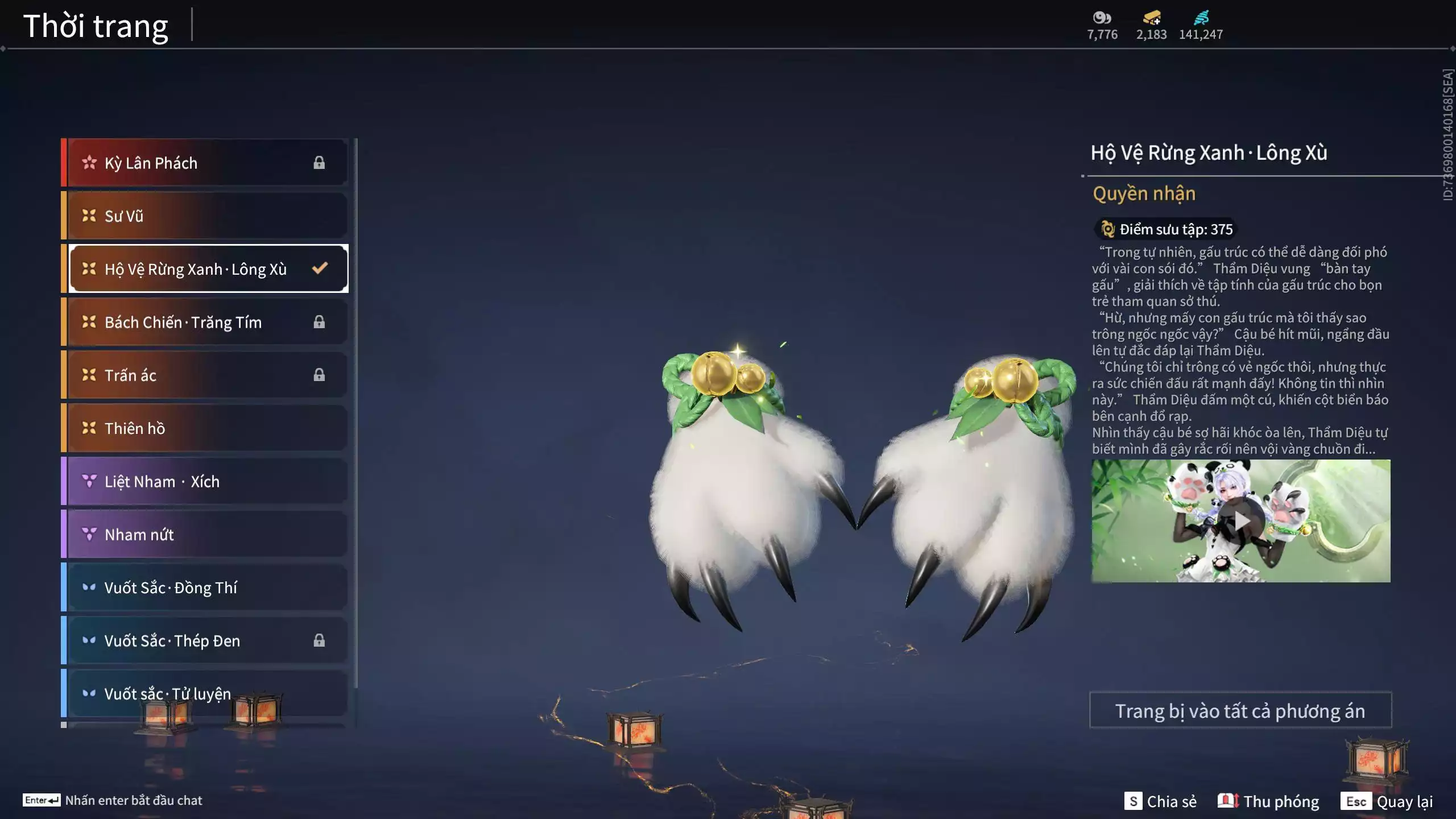Click the gold ingot currency icon

(x=1151, y=18)
